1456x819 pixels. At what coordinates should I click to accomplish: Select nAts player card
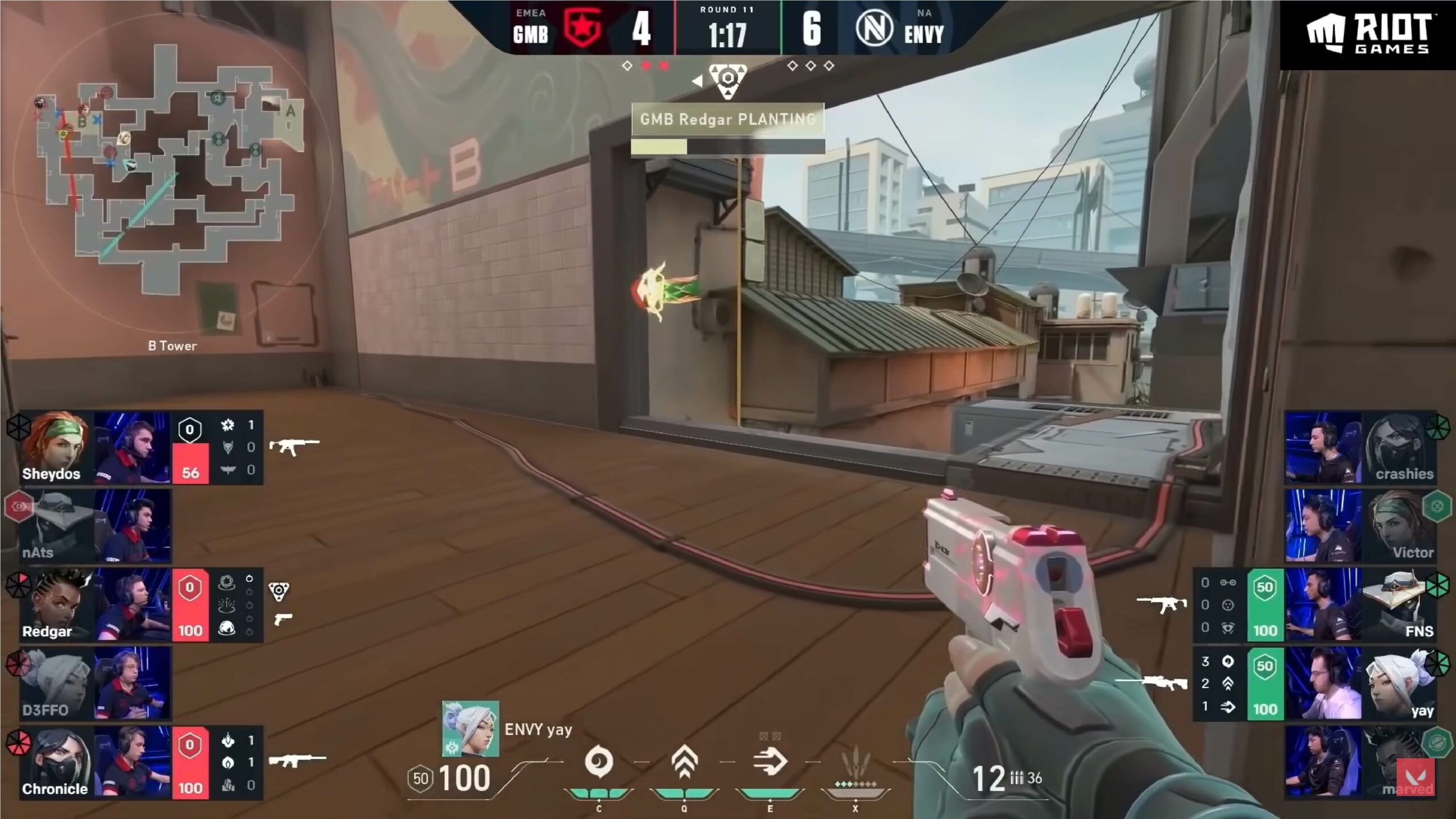(94, 526)
